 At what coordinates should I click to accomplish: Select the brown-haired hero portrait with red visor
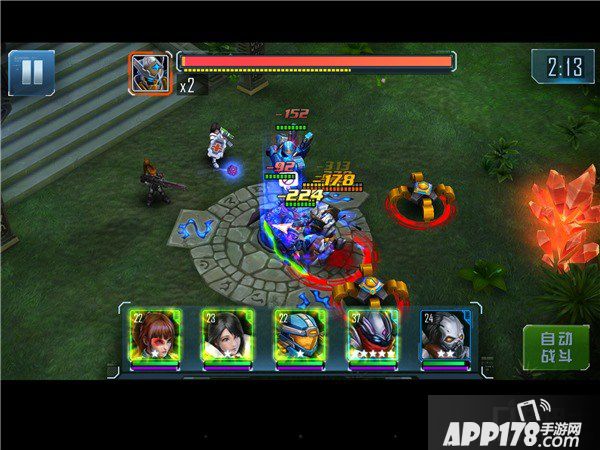153,336
